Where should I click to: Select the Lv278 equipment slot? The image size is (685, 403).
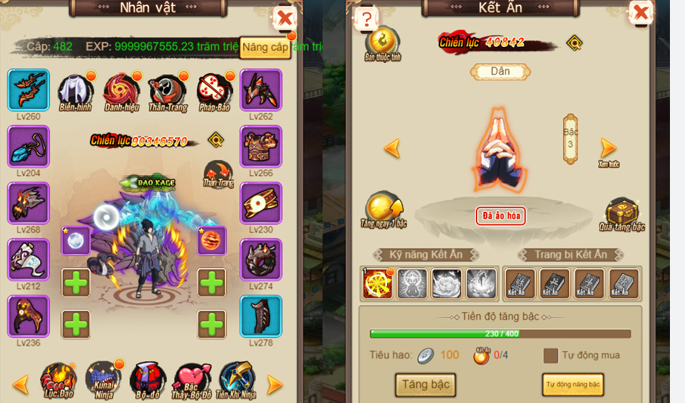tap(261, 317)
